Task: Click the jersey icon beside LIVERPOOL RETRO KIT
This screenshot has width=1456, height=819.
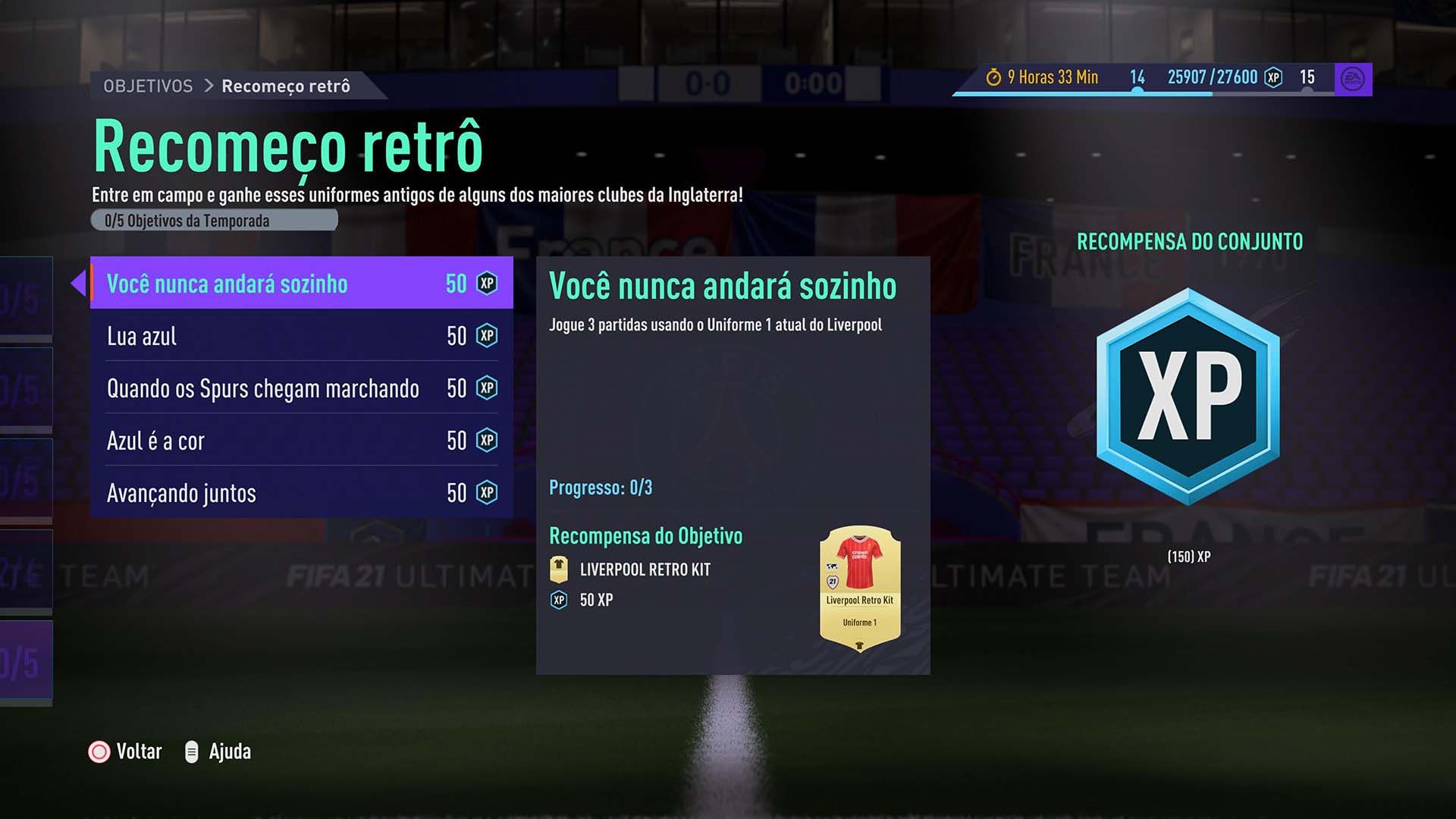Action: tap(560, 569)
